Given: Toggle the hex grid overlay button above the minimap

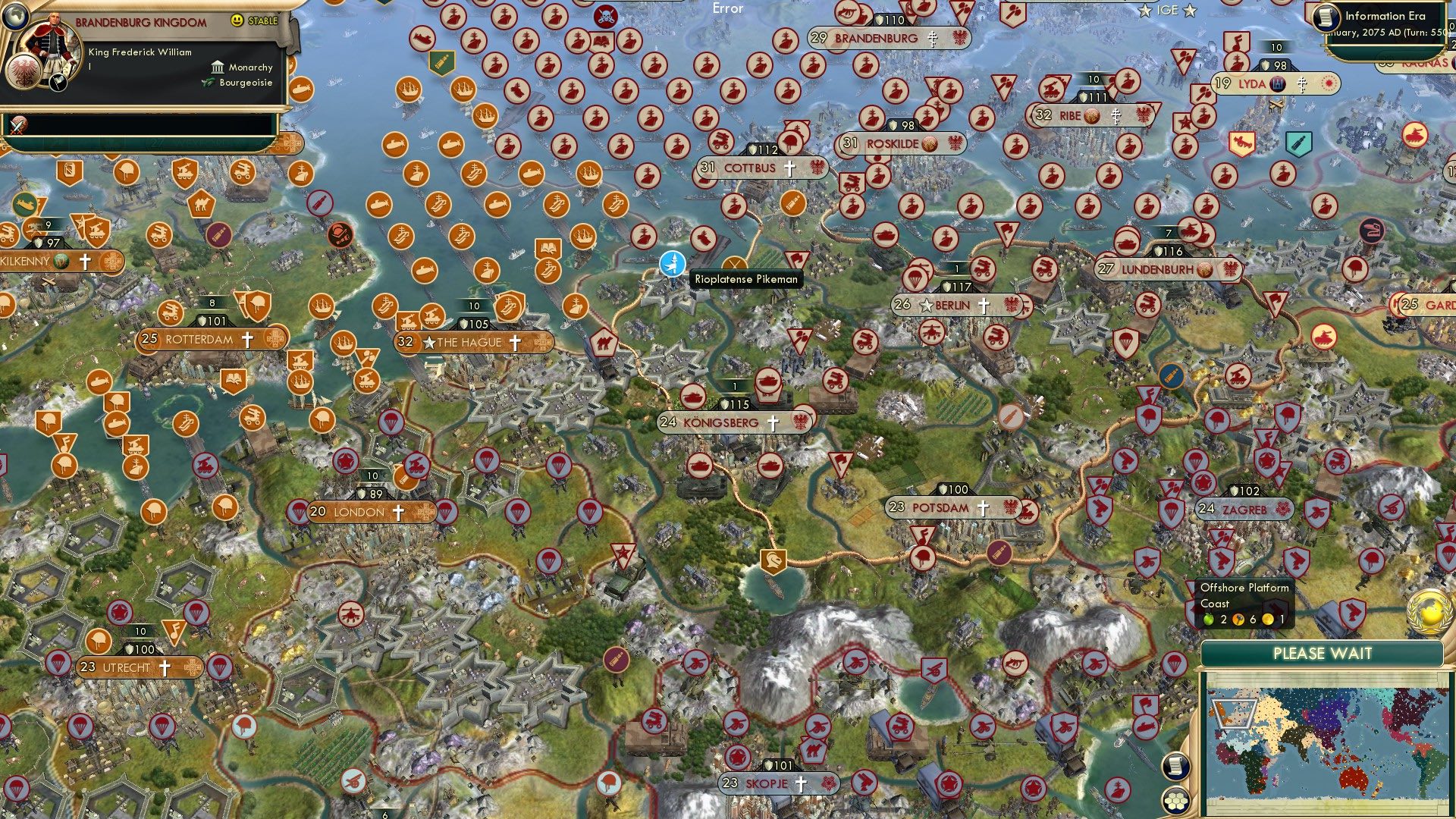Looking at the screenshot, I should (x=1176, y=800).
